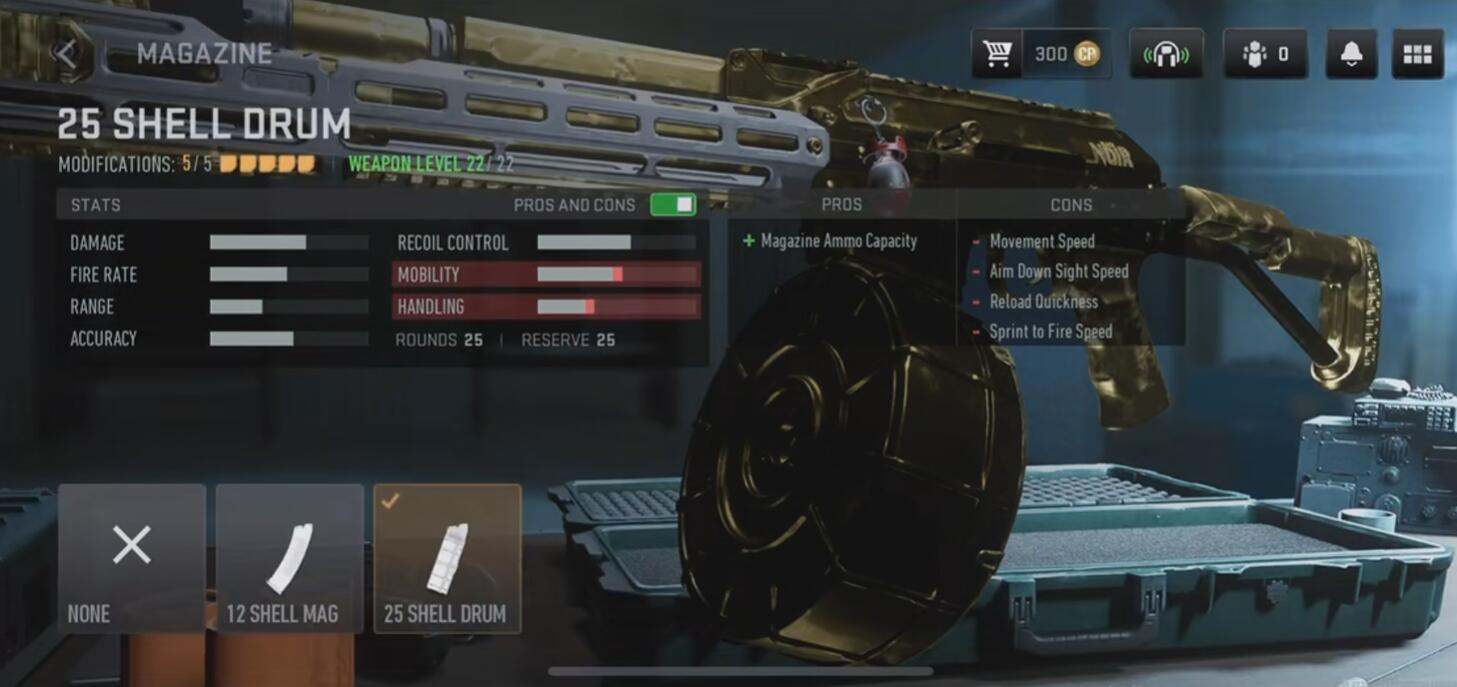Choose the None magazine option
The image size is (1457, 687).
click(x=132, y=558)
